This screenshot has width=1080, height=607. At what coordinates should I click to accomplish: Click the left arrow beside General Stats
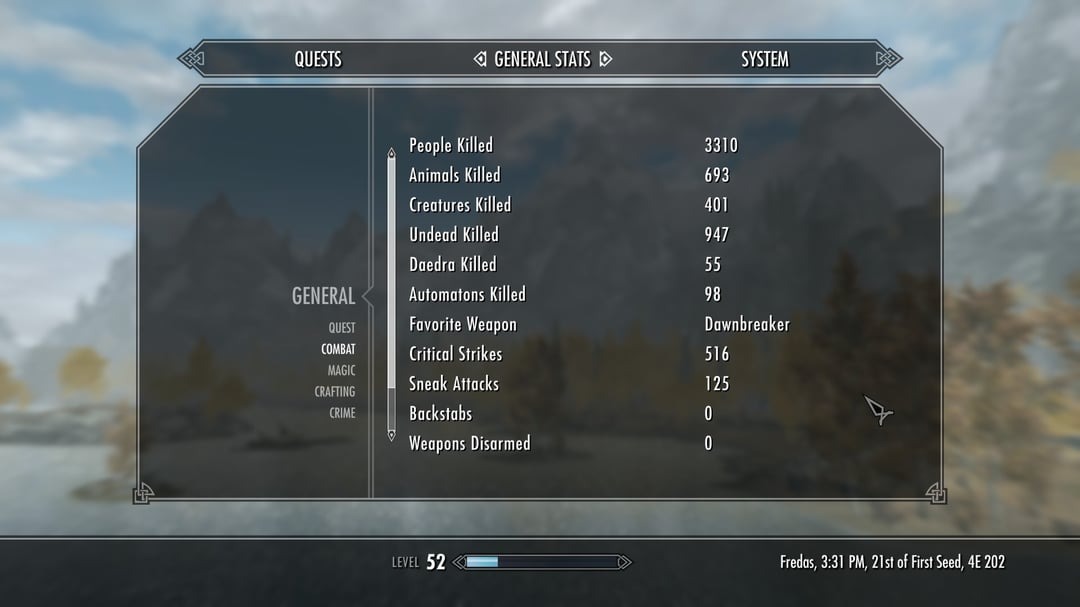pos(480,60)
